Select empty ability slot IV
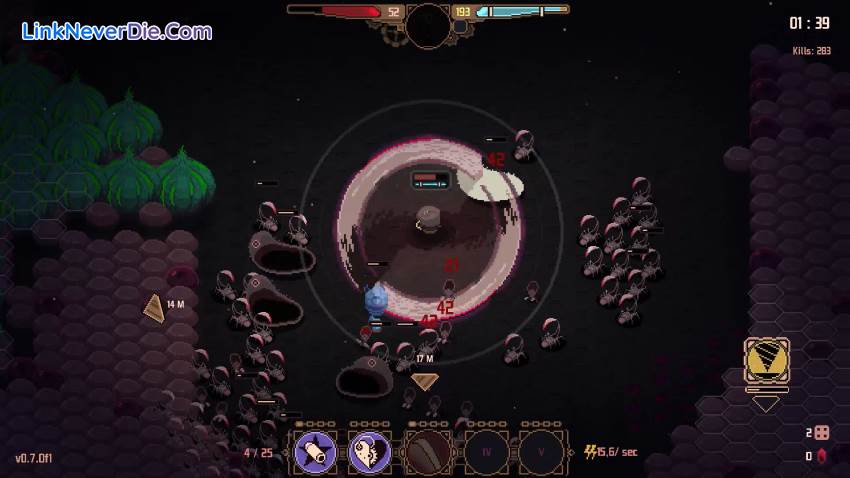This screenshot has height=478, width=850. (x=484, y=452)
